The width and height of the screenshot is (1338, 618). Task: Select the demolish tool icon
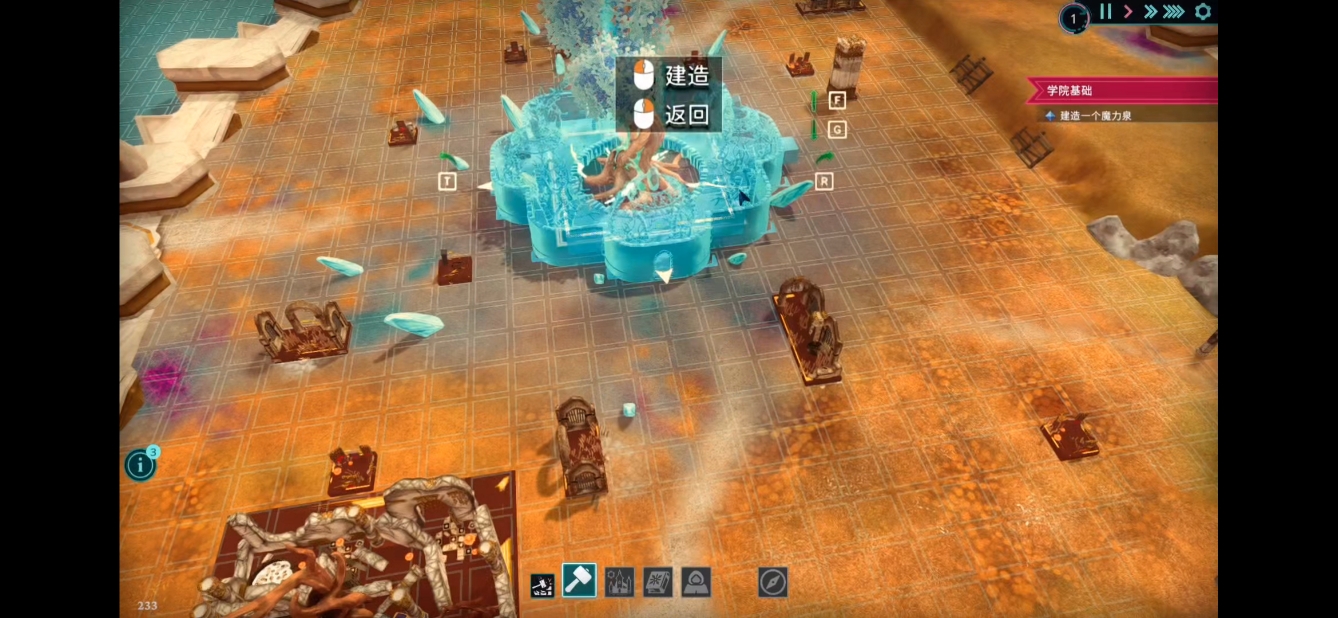tap(542, 584)
